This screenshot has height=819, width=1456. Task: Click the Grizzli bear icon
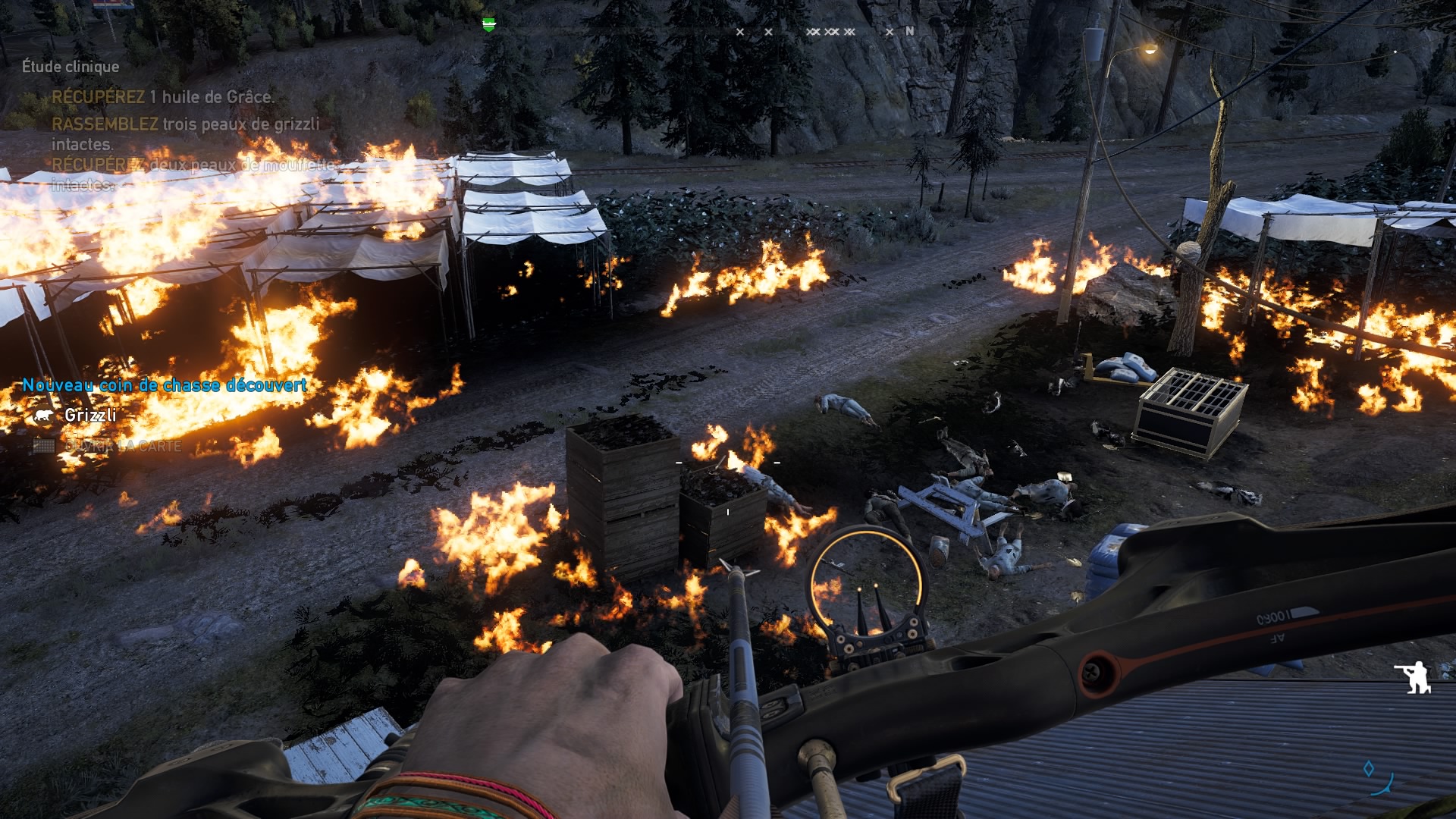coord(44,416)
